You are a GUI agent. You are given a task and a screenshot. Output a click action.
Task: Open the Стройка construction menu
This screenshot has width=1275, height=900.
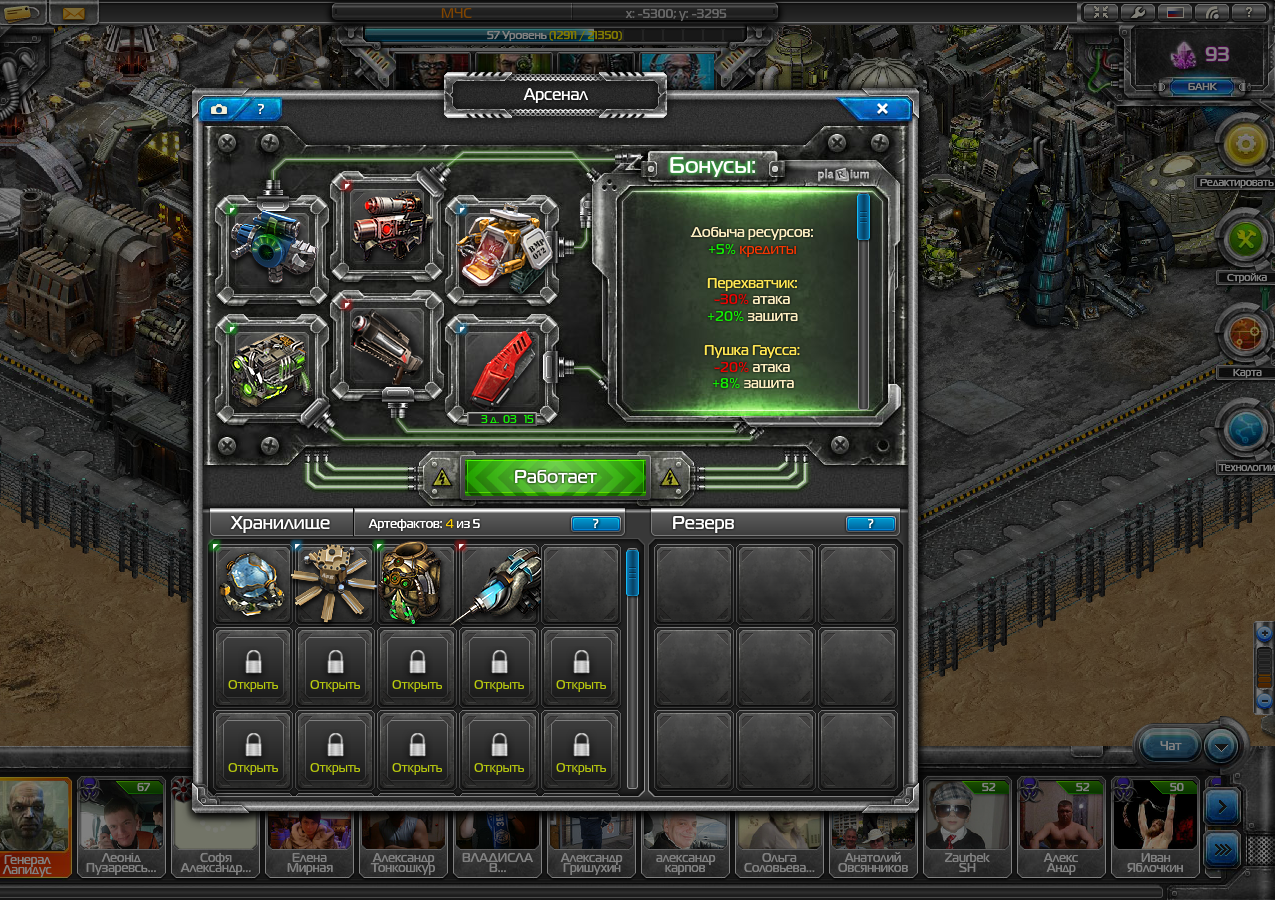(x=1245, y=240)
